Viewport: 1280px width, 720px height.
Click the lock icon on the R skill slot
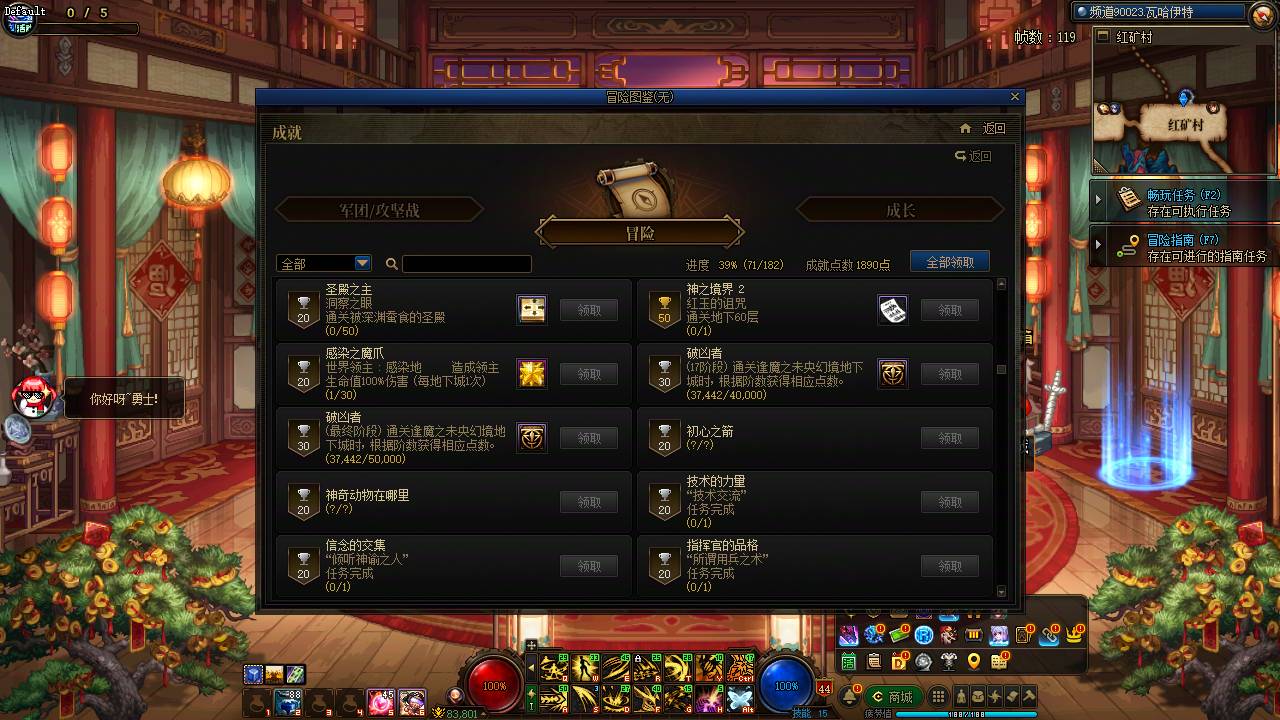pos(638,658)
